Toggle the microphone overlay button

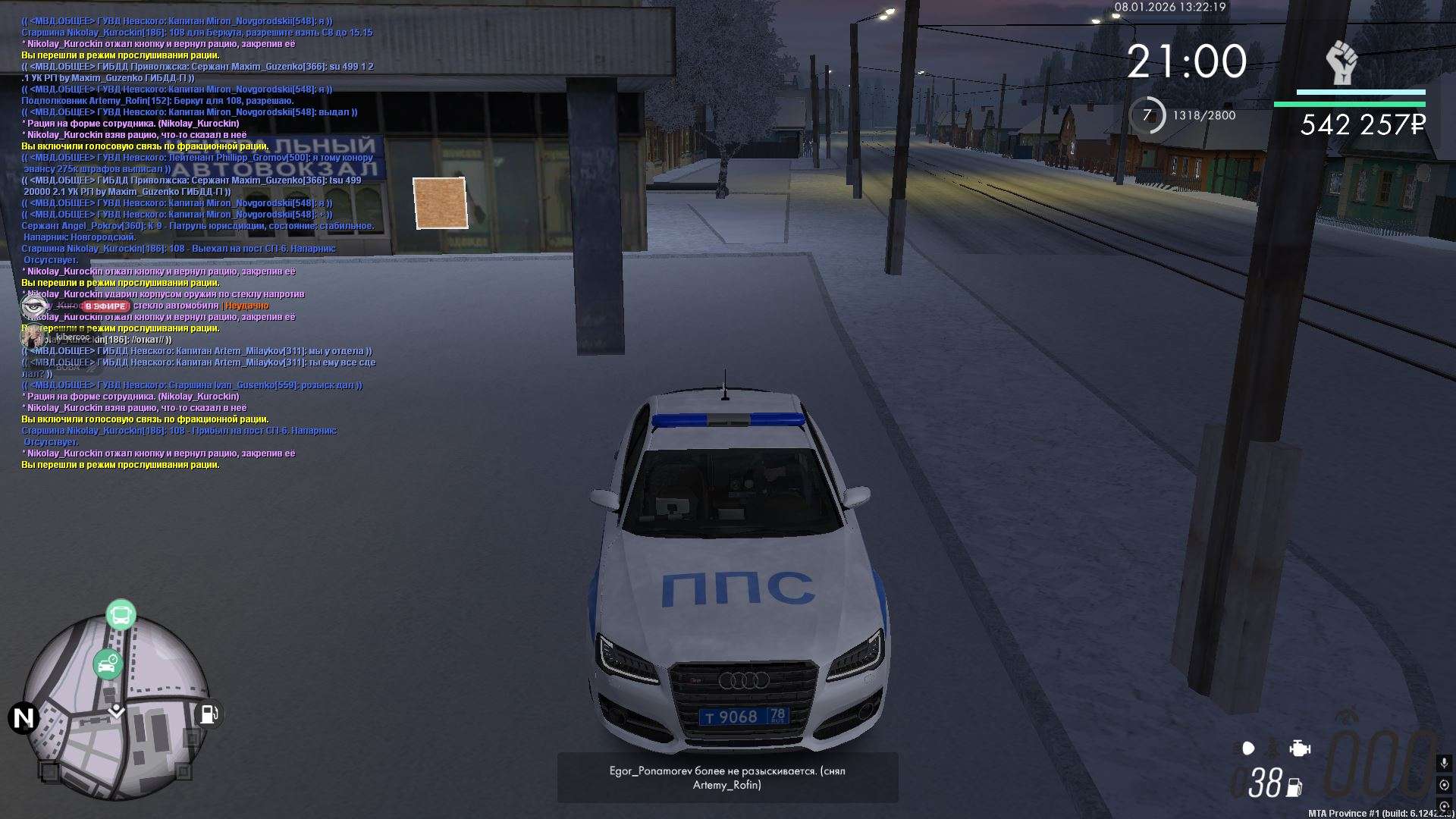[x=1444, y=762]
